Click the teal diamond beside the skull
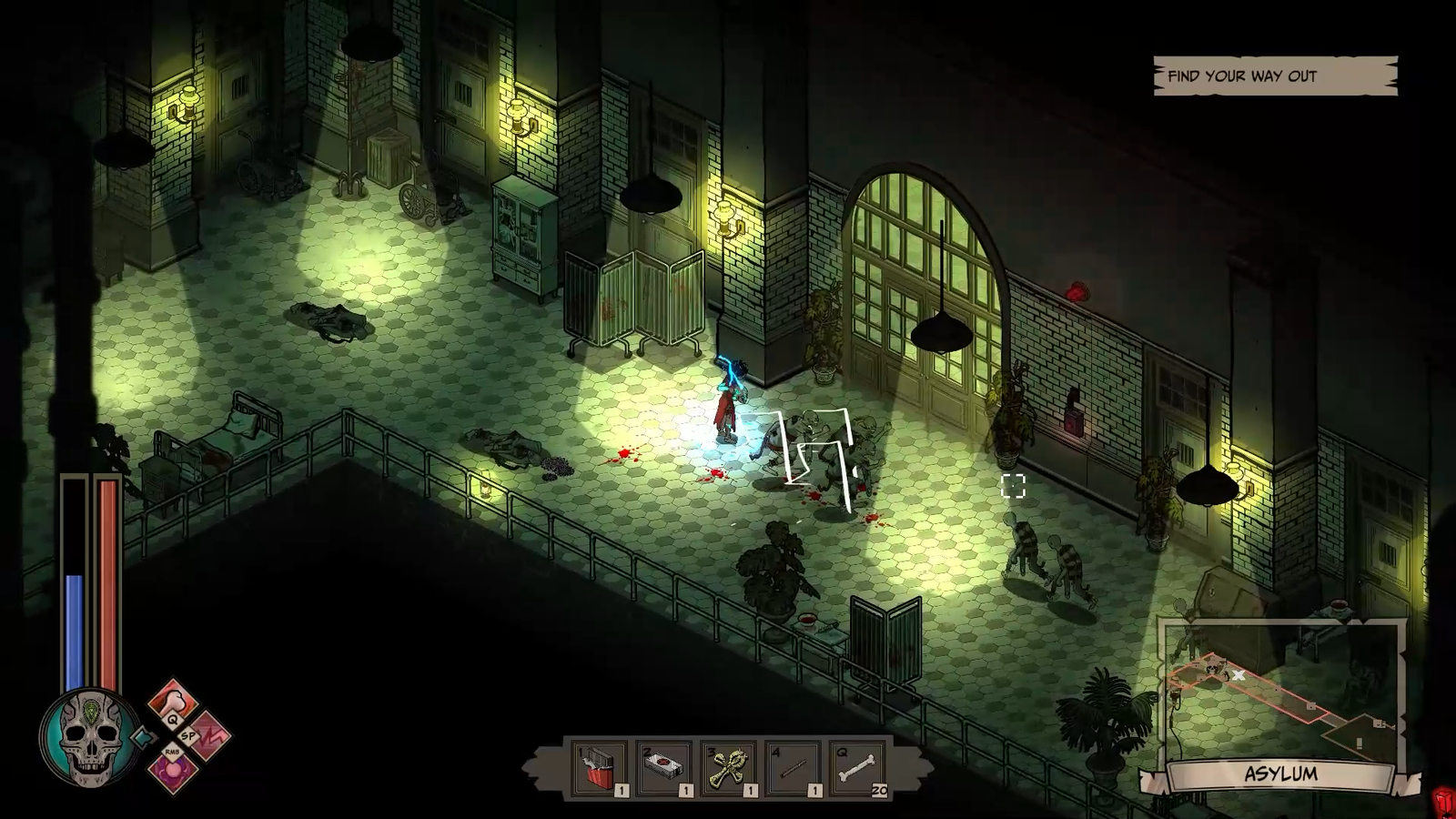This screenshot has width=1456, height=819. (x=140, y=735)
